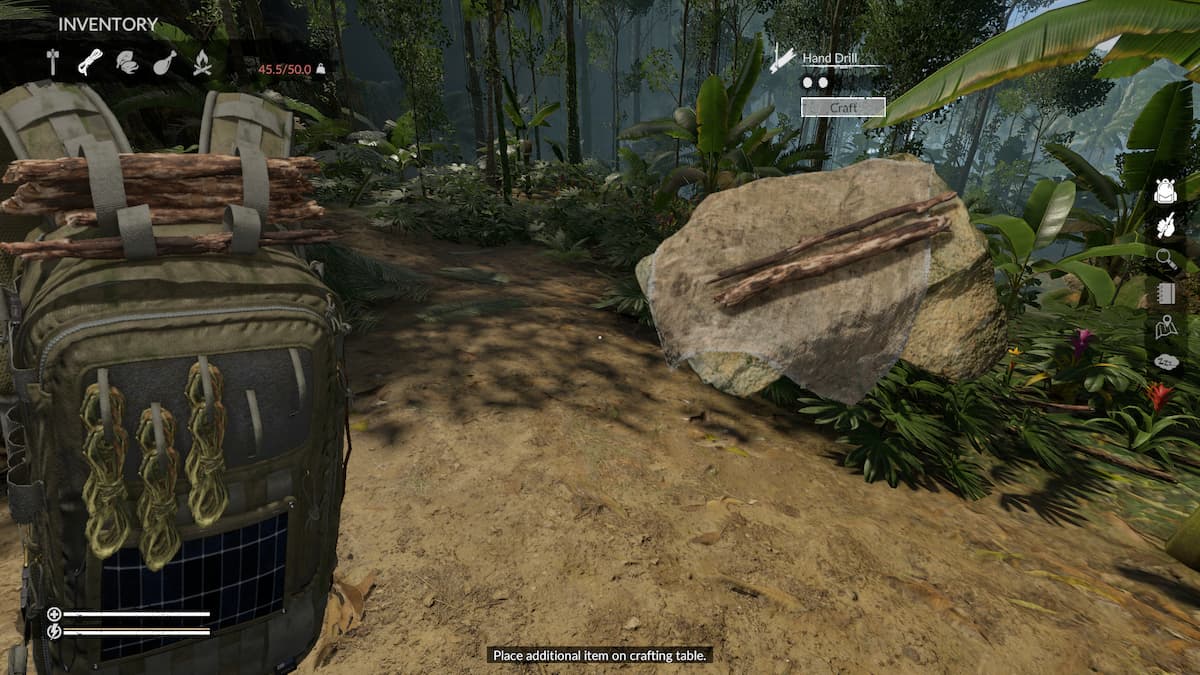The width and height of the screenshot is (1200, 675).
Task: Select the Hand Drill recipe entry
Action: pos(833,59)
